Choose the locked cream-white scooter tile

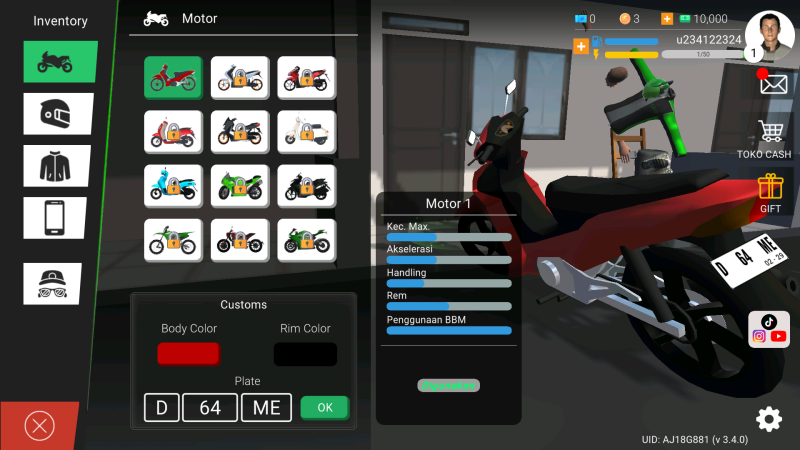pos(307,131)
